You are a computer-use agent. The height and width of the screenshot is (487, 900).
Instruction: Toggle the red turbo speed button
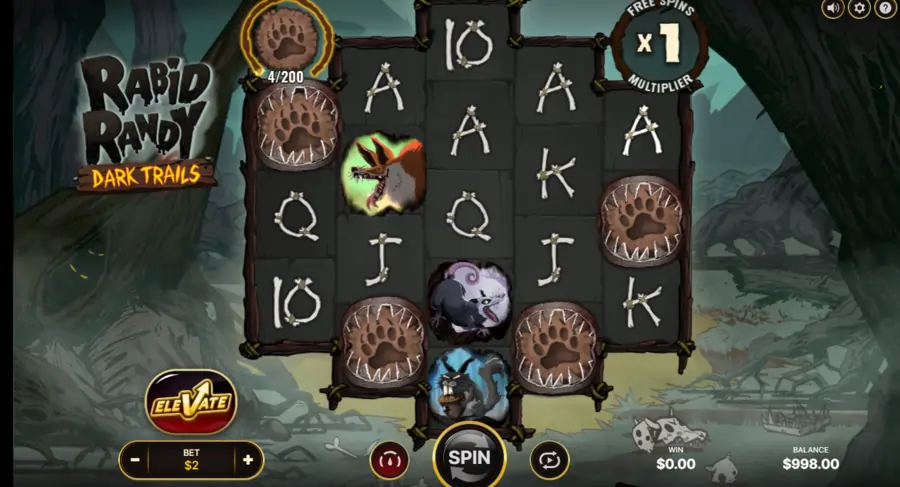click(x=389, y=459)
